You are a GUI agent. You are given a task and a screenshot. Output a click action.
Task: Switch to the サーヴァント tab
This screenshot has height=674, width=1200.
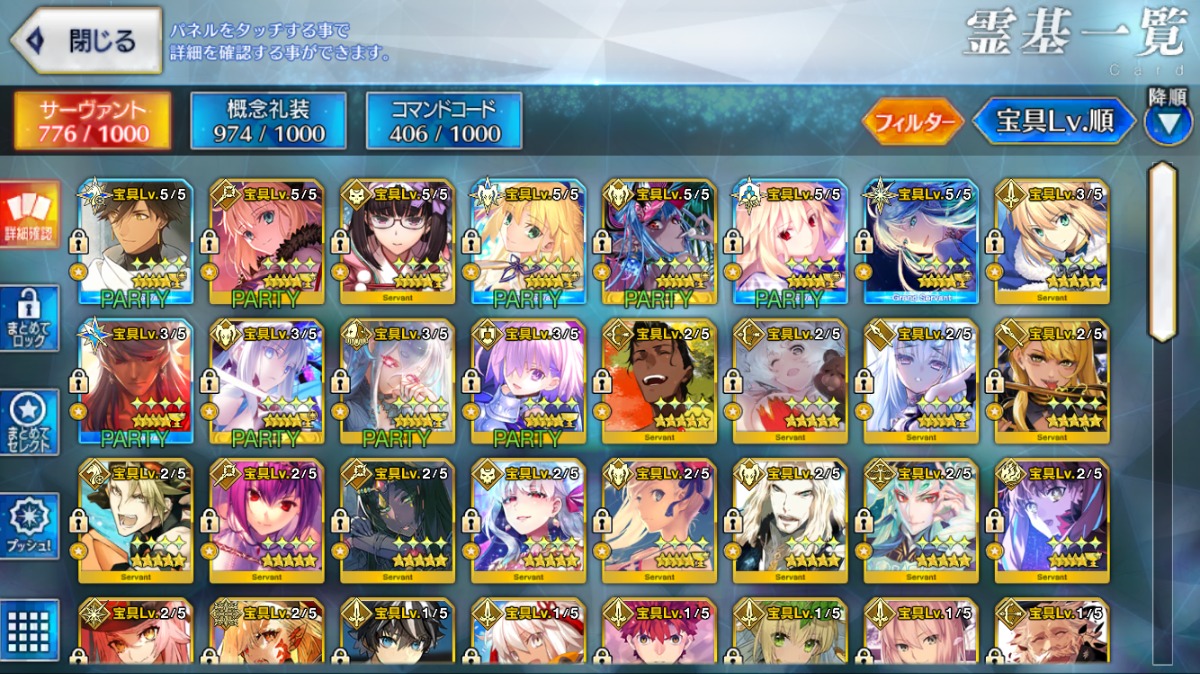coord(92,121)
